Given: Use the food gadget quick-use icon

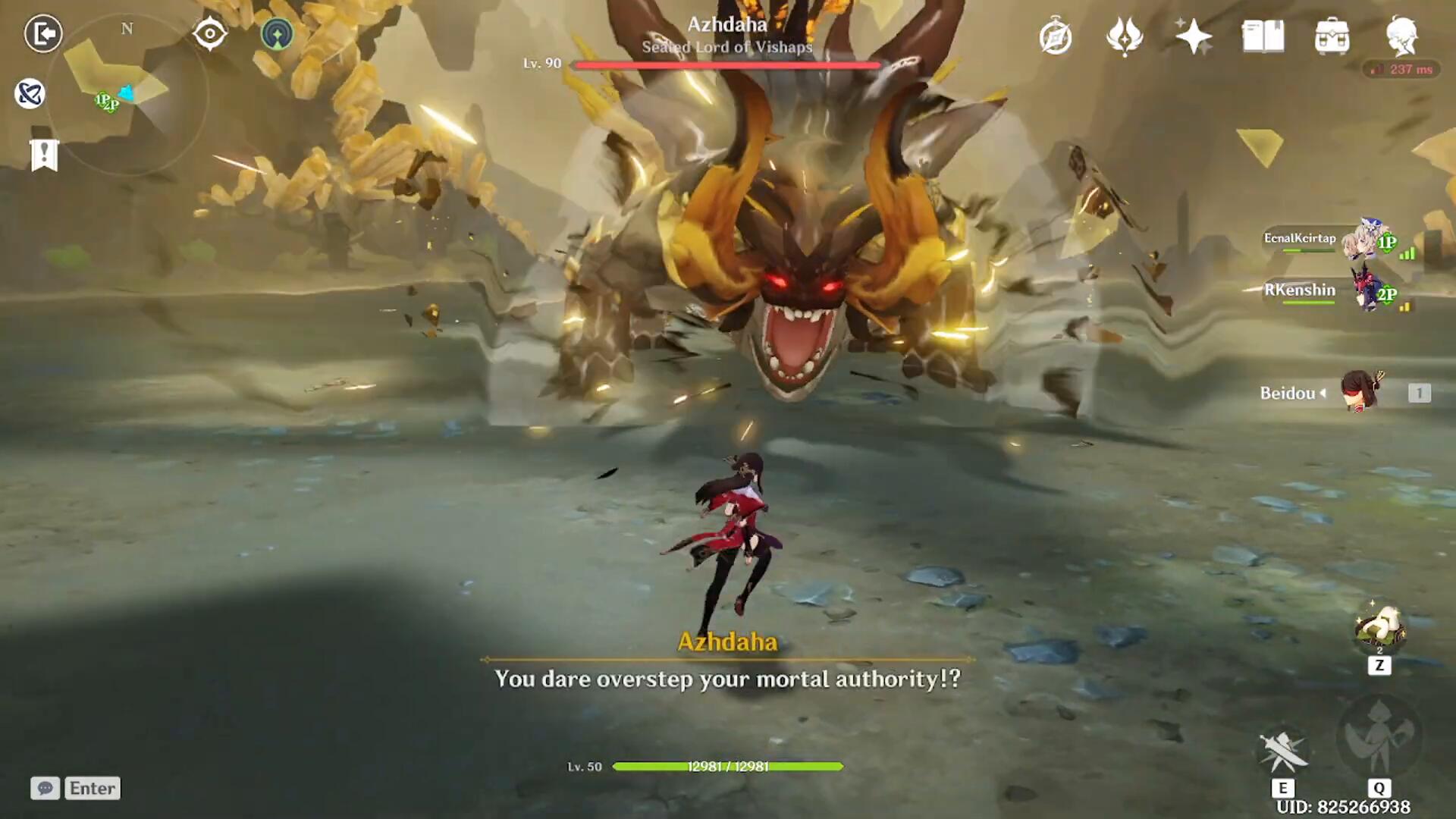Looking at the screenshot, I should 1379,629.
